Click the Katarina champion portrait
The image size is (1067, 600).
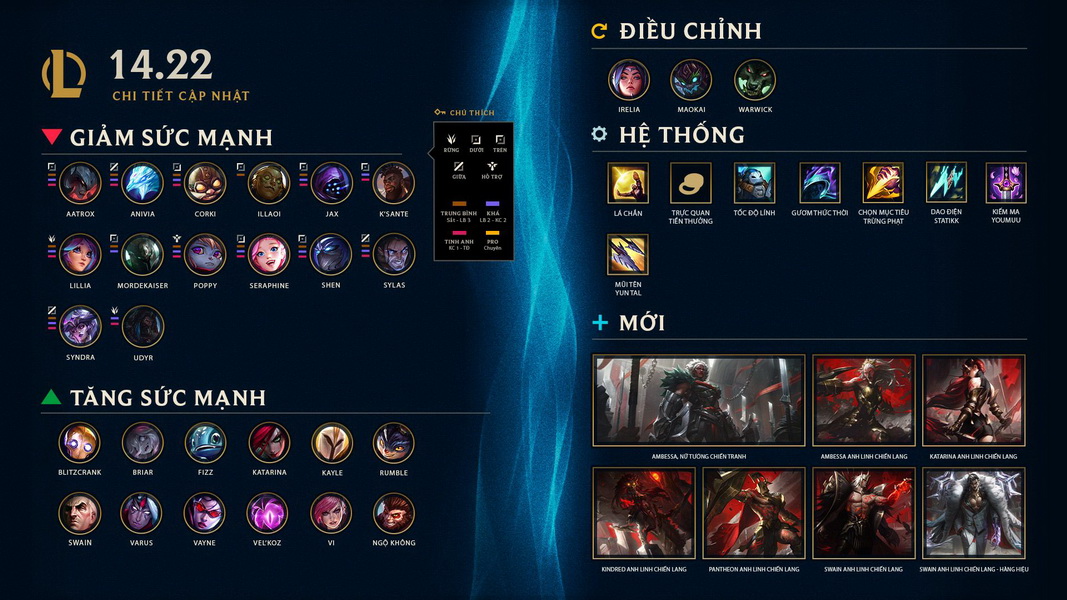pos(268,443)
